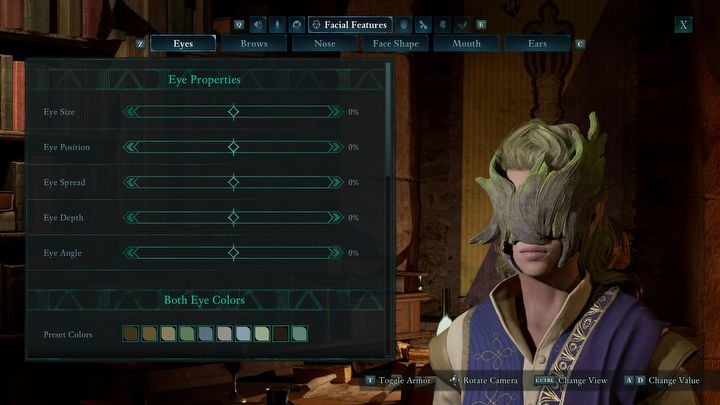Go to the Mouth tab
The width and height of the screenshot is (720, 405).
tap(466, 44)
